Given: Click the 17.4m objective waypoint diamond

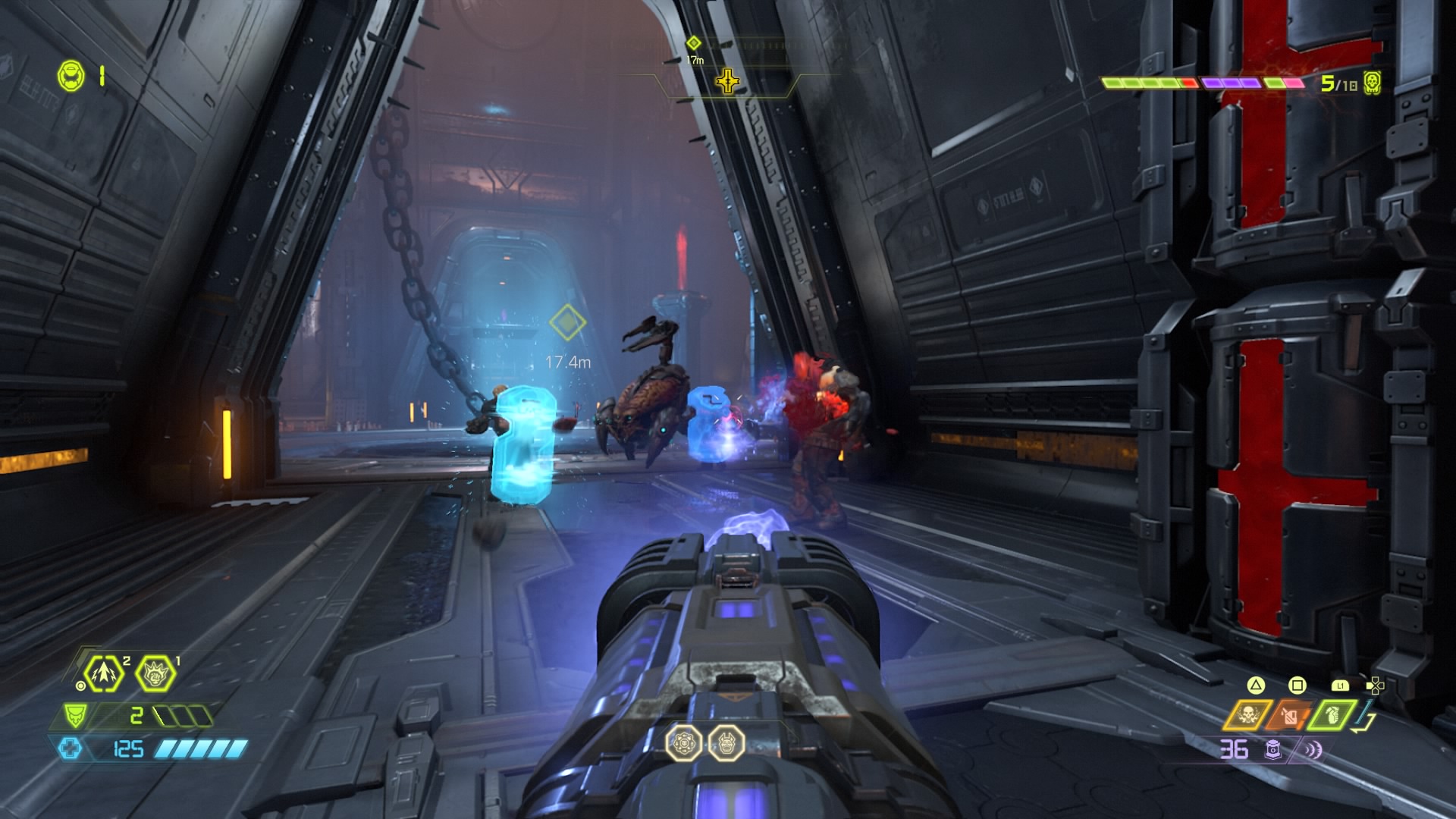Looking at the screenshot, I should coord(567,323).
